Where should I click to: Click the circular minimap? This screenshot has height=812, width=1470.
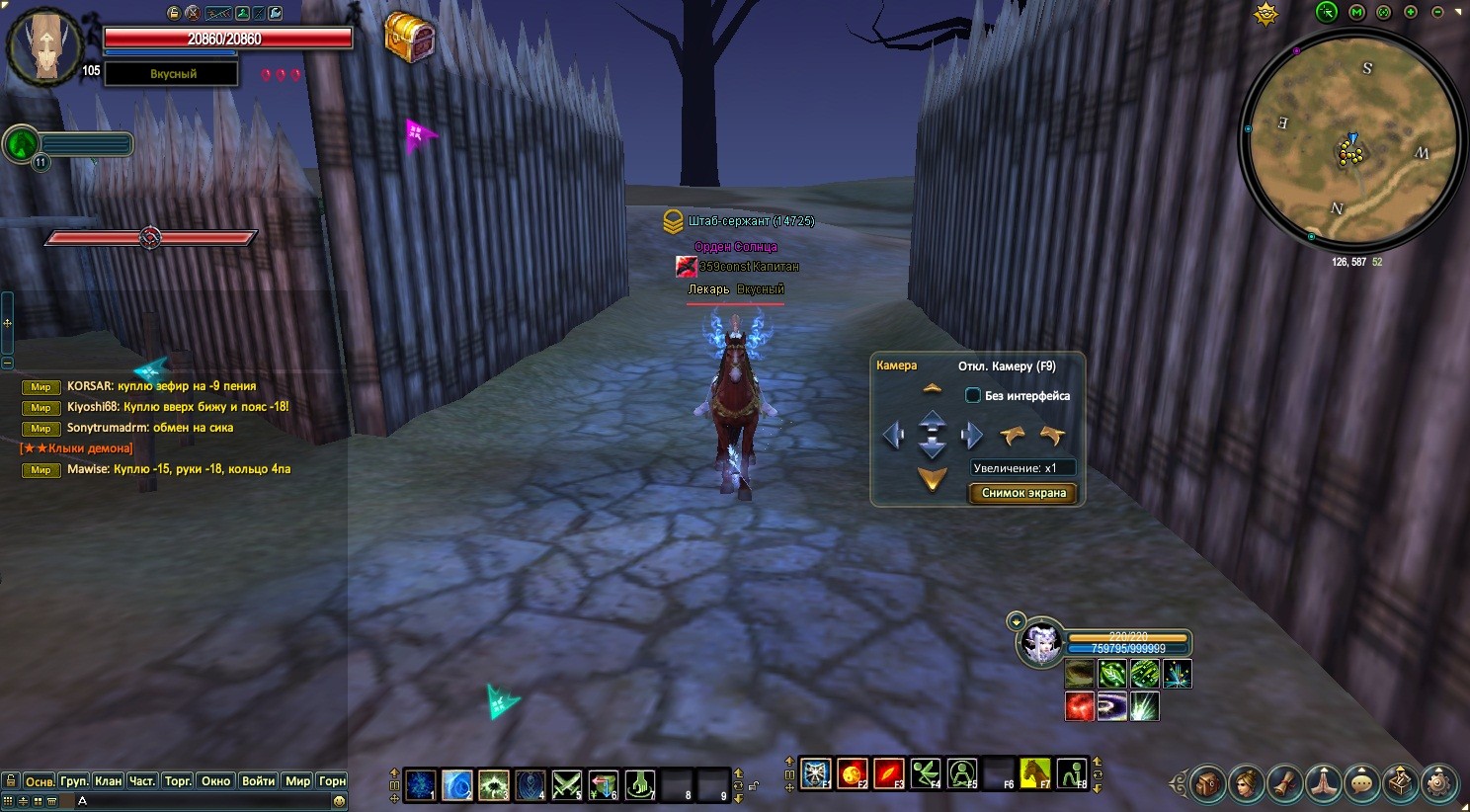coord(1350,145)
